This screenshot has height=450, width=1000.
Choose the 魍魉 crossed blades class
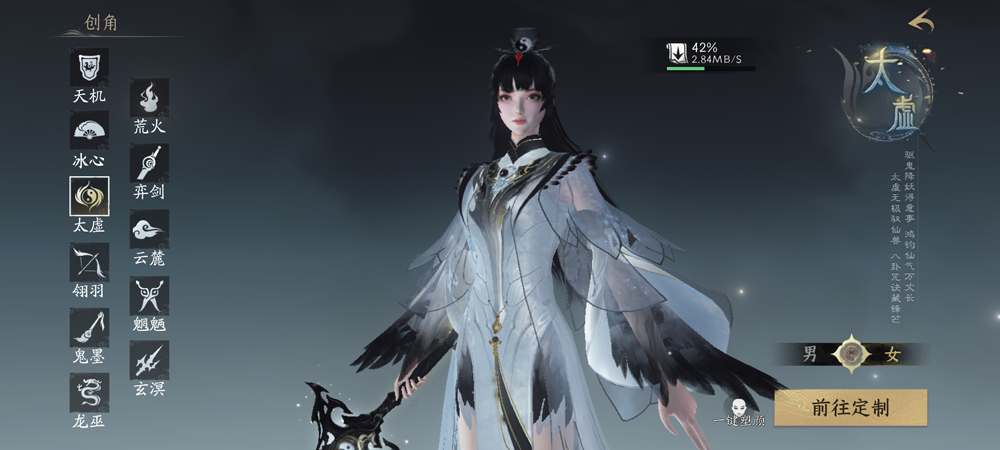tap(149, 295)
